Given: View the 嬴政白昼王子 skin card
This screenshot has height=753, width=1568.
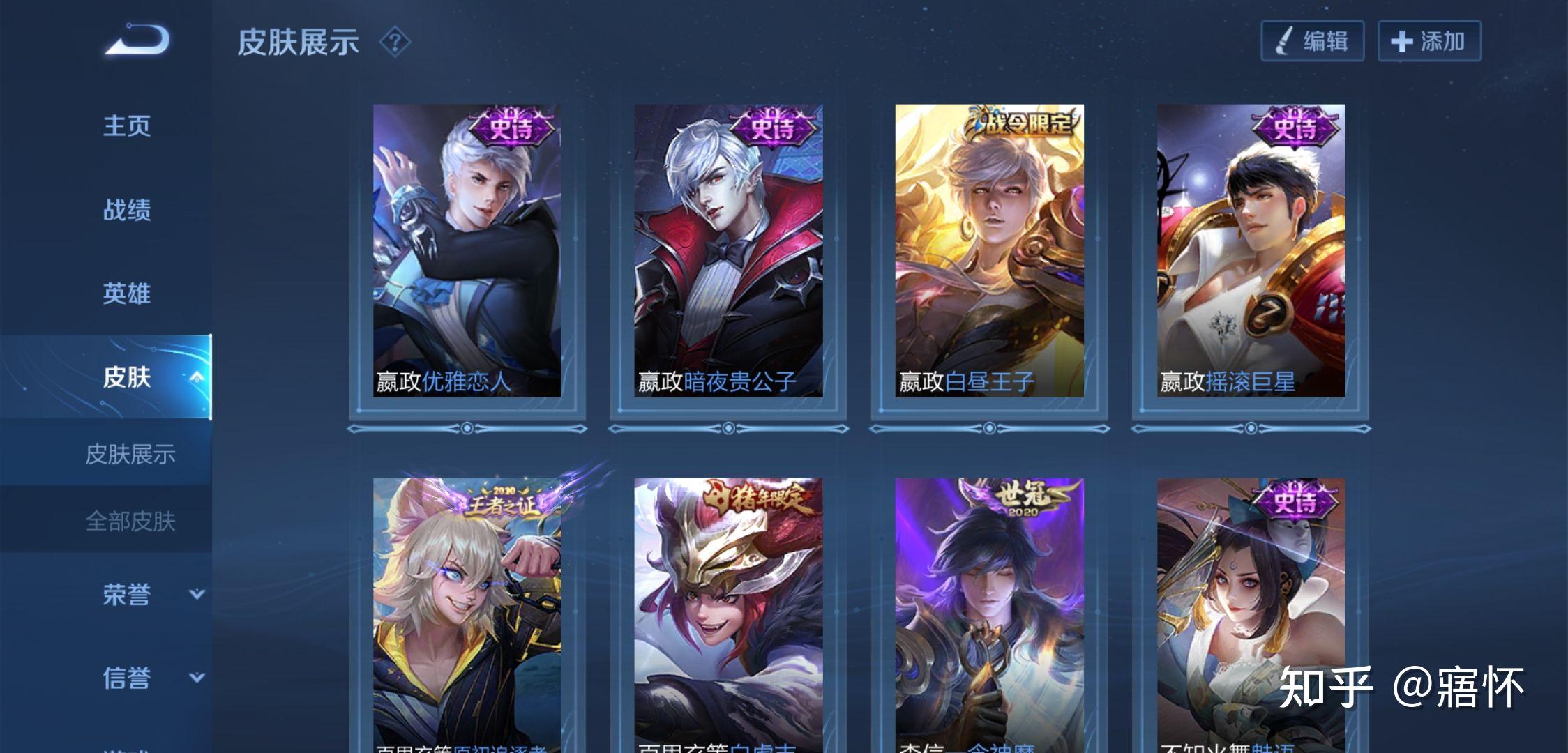Looking at the screenshot, I should [989, 251].
